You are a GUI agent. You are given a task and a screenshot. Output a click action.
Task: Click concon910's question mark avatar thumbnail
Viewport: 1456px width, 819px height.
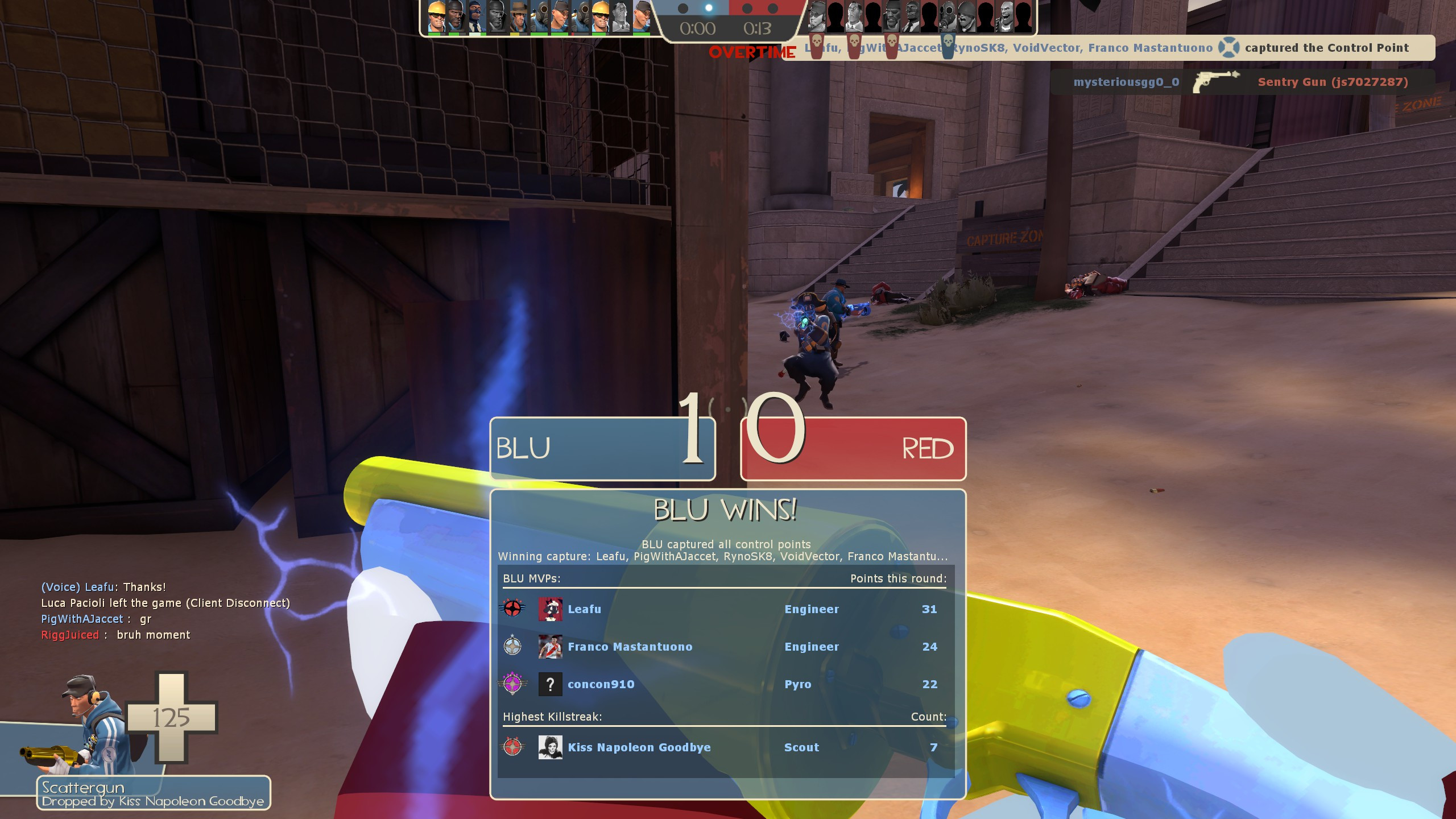[x=551, y=684]
